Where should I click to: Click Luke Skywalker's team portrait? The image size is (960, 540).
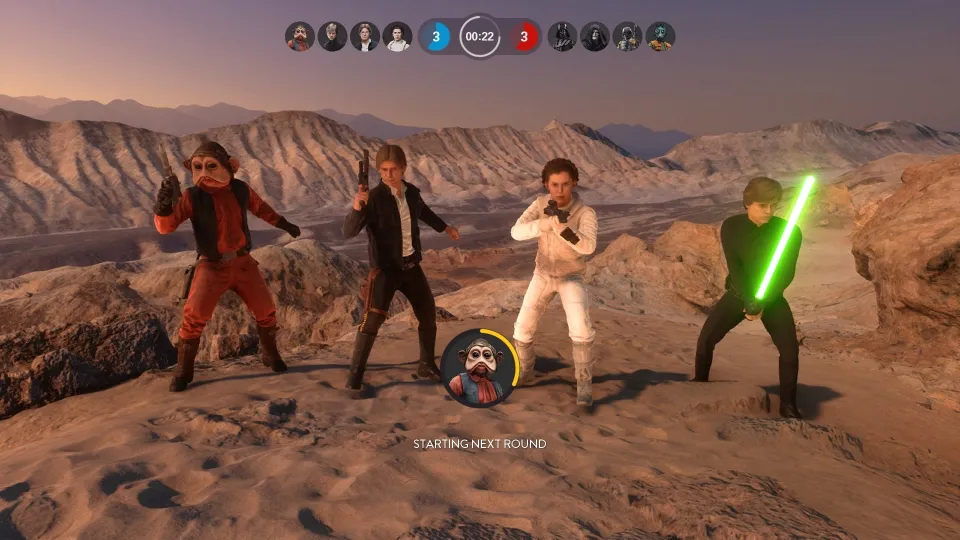pyautogui.click(x=332, y=37)
